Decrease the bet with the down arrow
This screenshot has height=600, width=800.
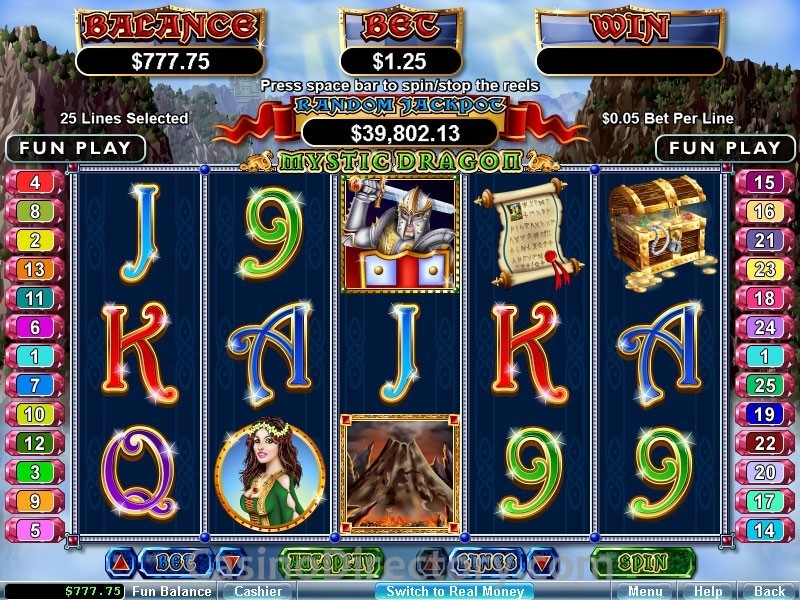229,563
